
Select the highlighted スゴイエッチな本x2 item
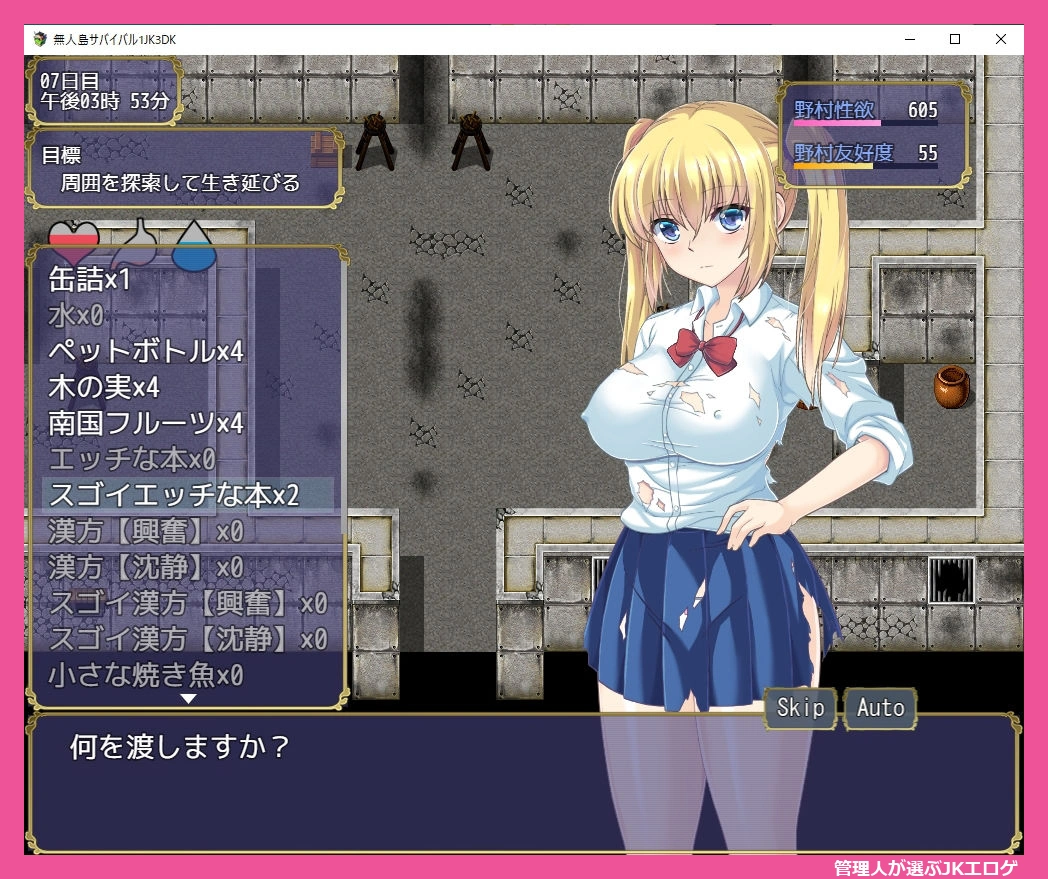(174, 495)
